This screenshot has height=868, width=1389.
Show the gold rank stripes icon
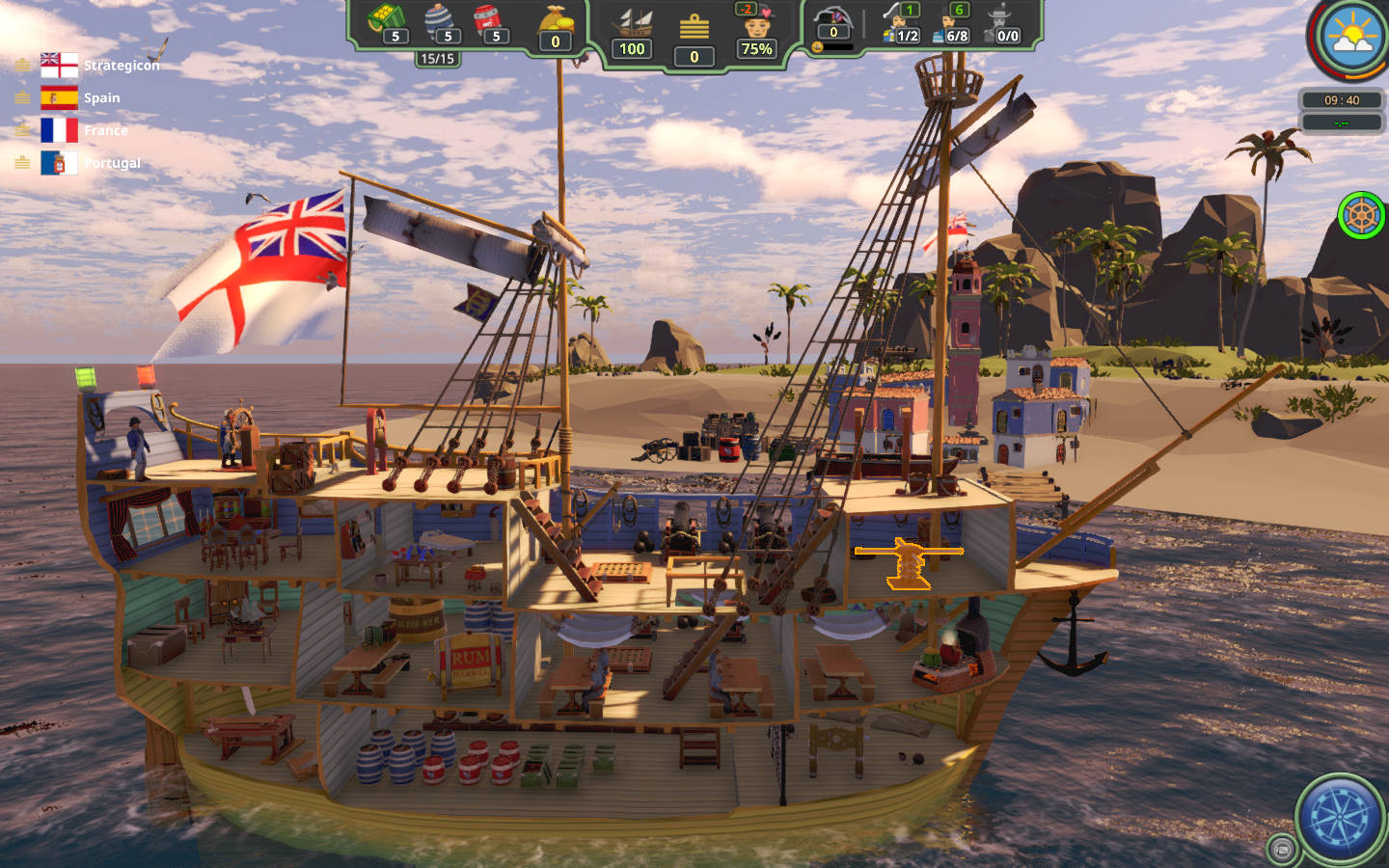[694, 27]
